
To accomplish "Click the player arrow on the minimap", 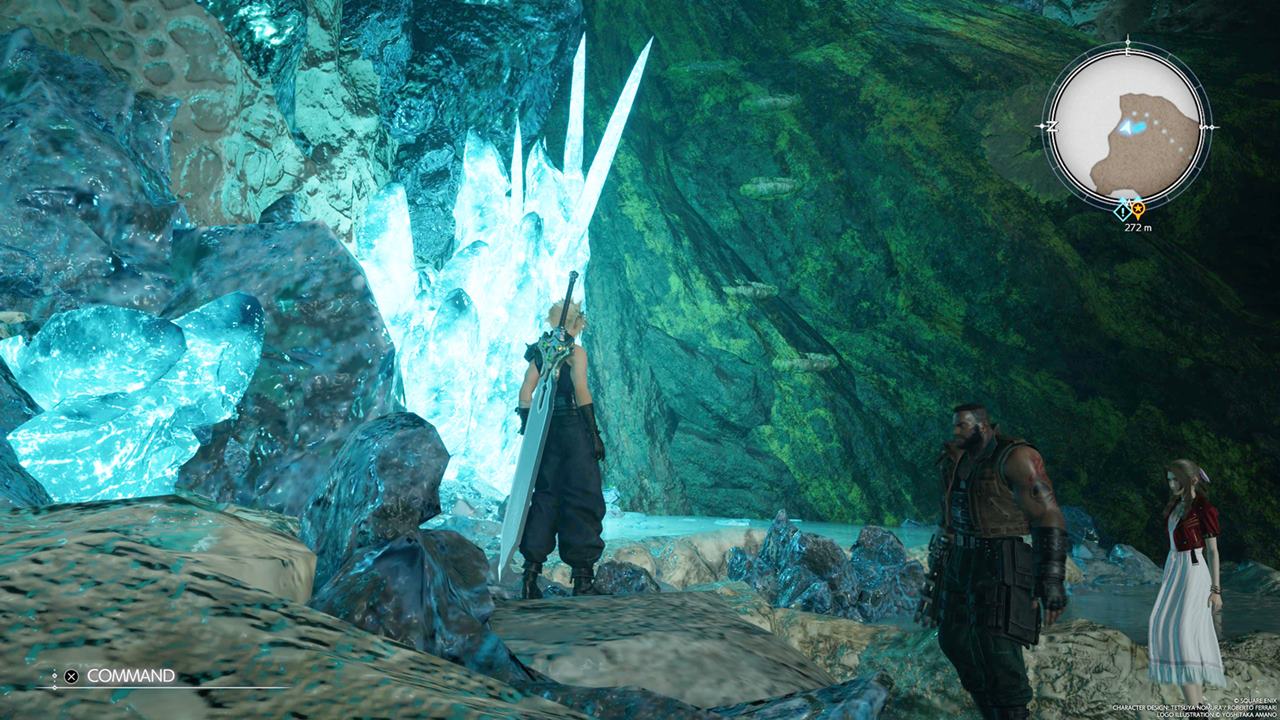I will tap(1133, 128).
